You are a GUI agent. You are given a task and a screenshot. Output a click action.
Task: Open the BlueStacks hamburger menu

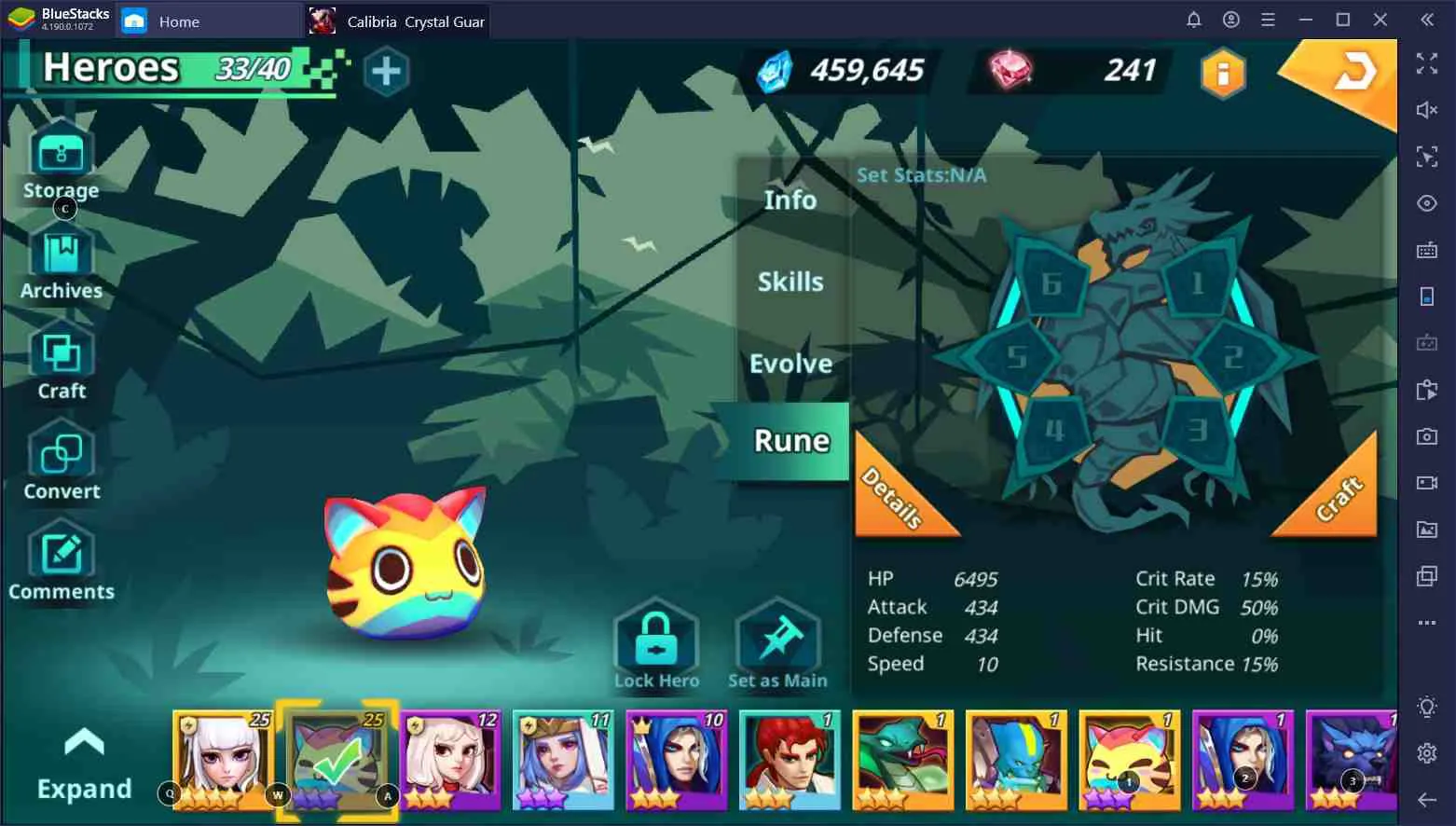(1269, 19)
